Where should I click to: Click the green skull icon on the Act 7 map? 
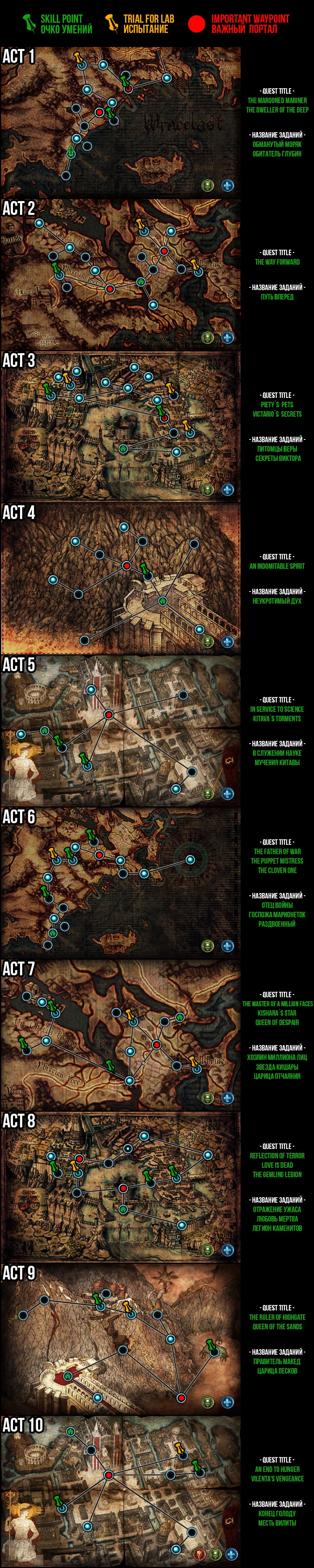tap(208, 1098)
